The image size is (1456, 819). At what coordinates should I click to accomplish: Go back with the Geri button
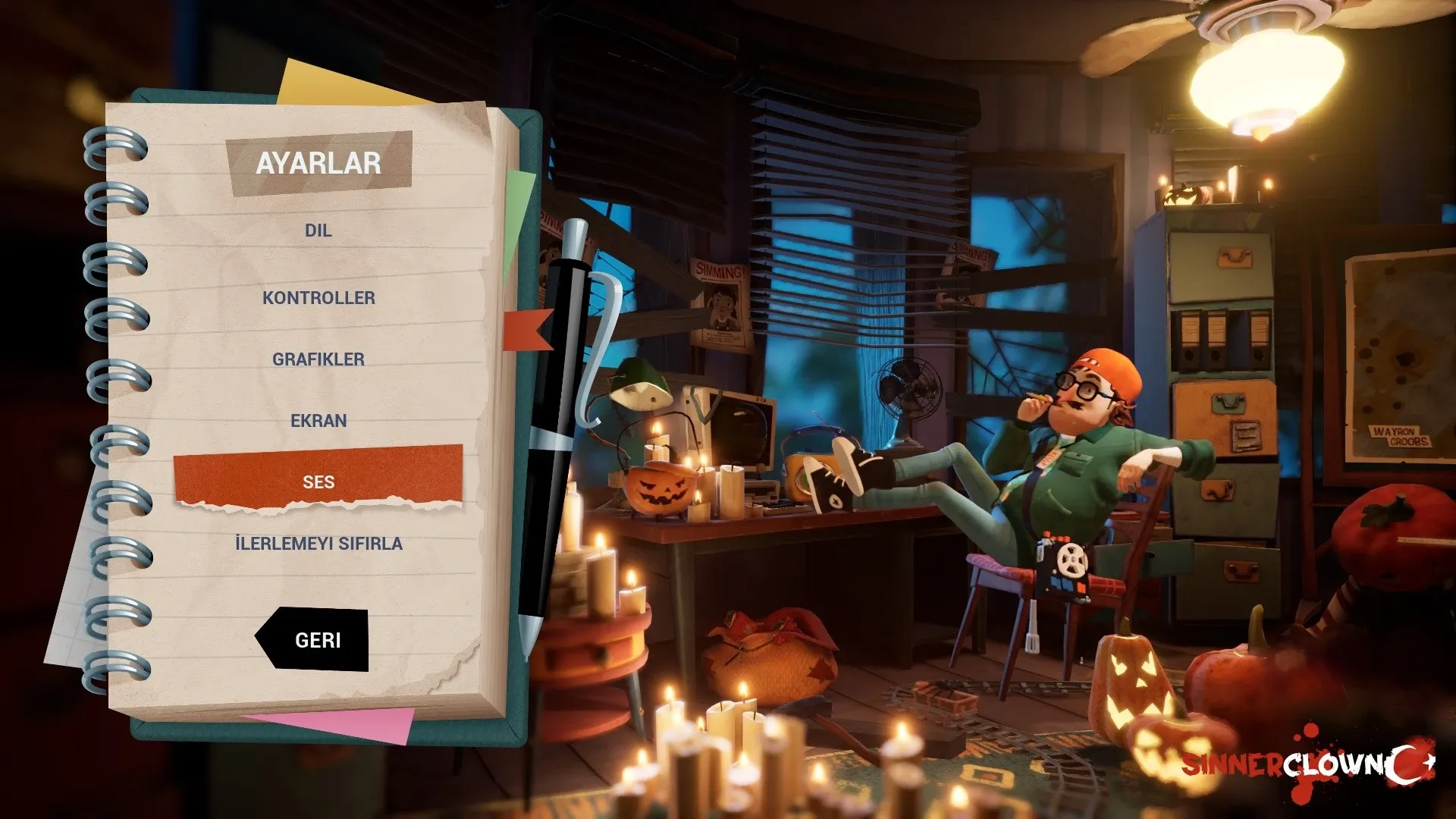click(x=317, y=641)
